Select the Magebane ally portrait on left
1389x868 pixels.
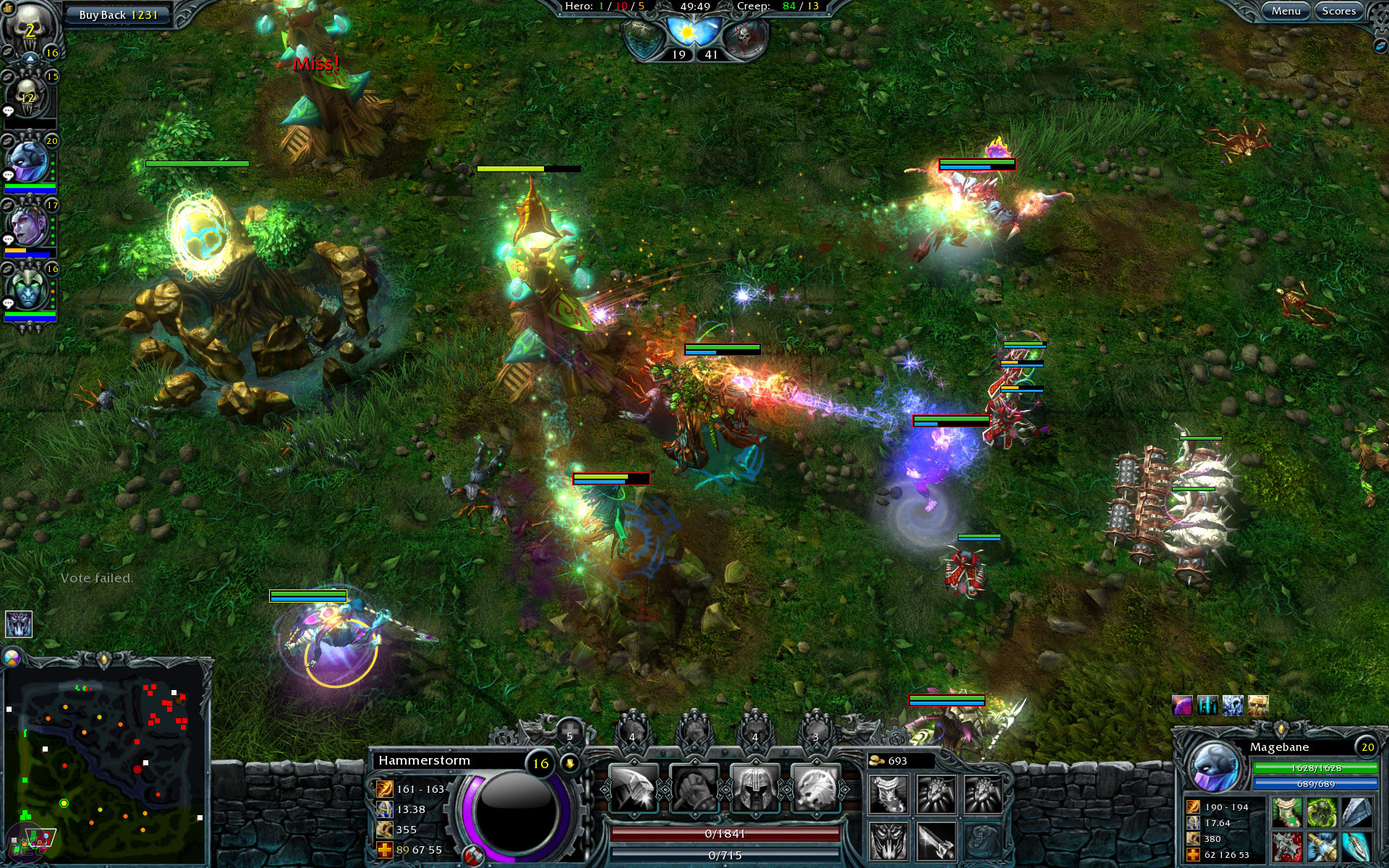click(29, 161)
